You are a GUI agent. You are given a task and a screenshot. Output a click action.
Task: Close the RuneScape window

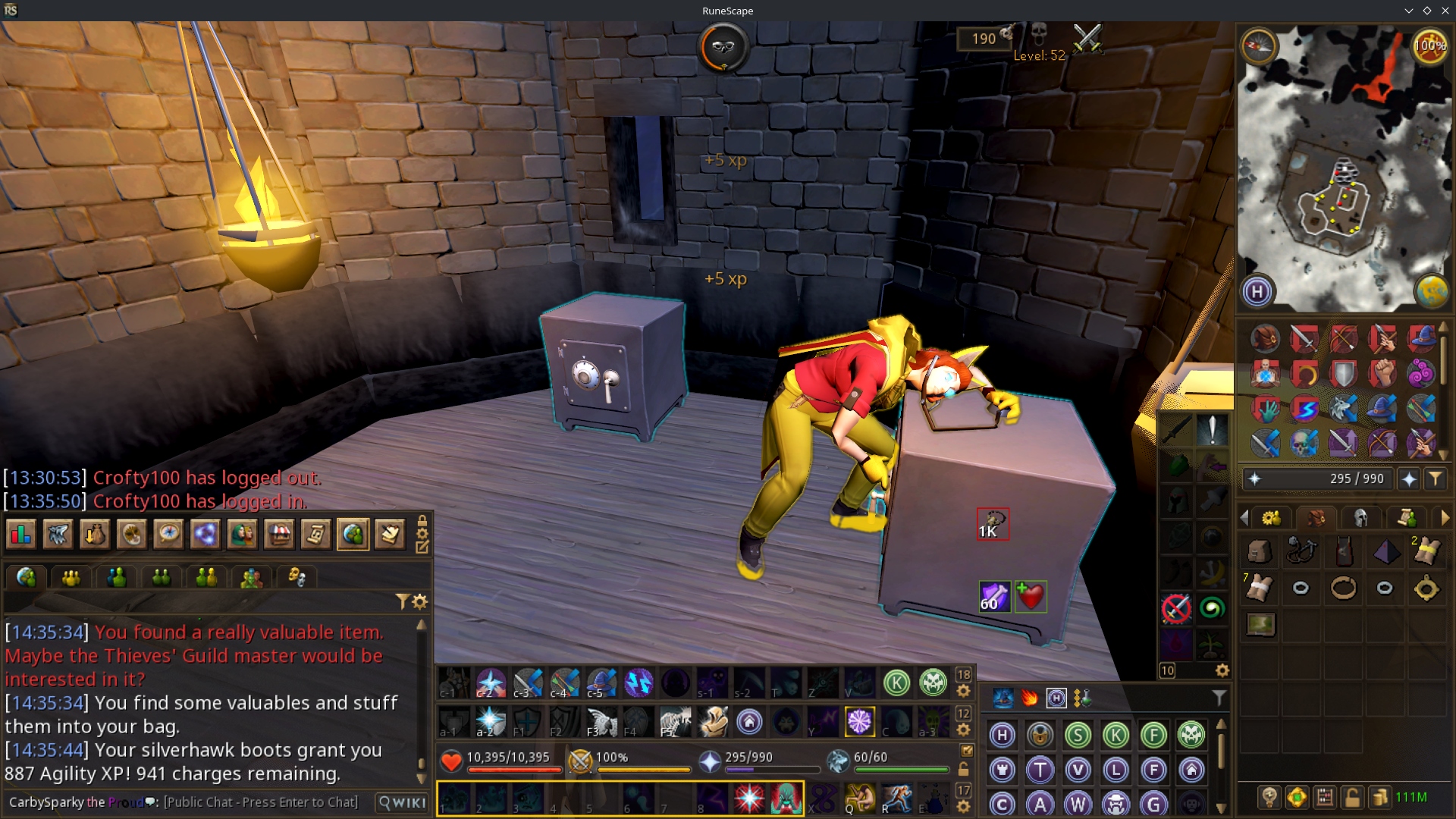click(x=1445, y=11)
